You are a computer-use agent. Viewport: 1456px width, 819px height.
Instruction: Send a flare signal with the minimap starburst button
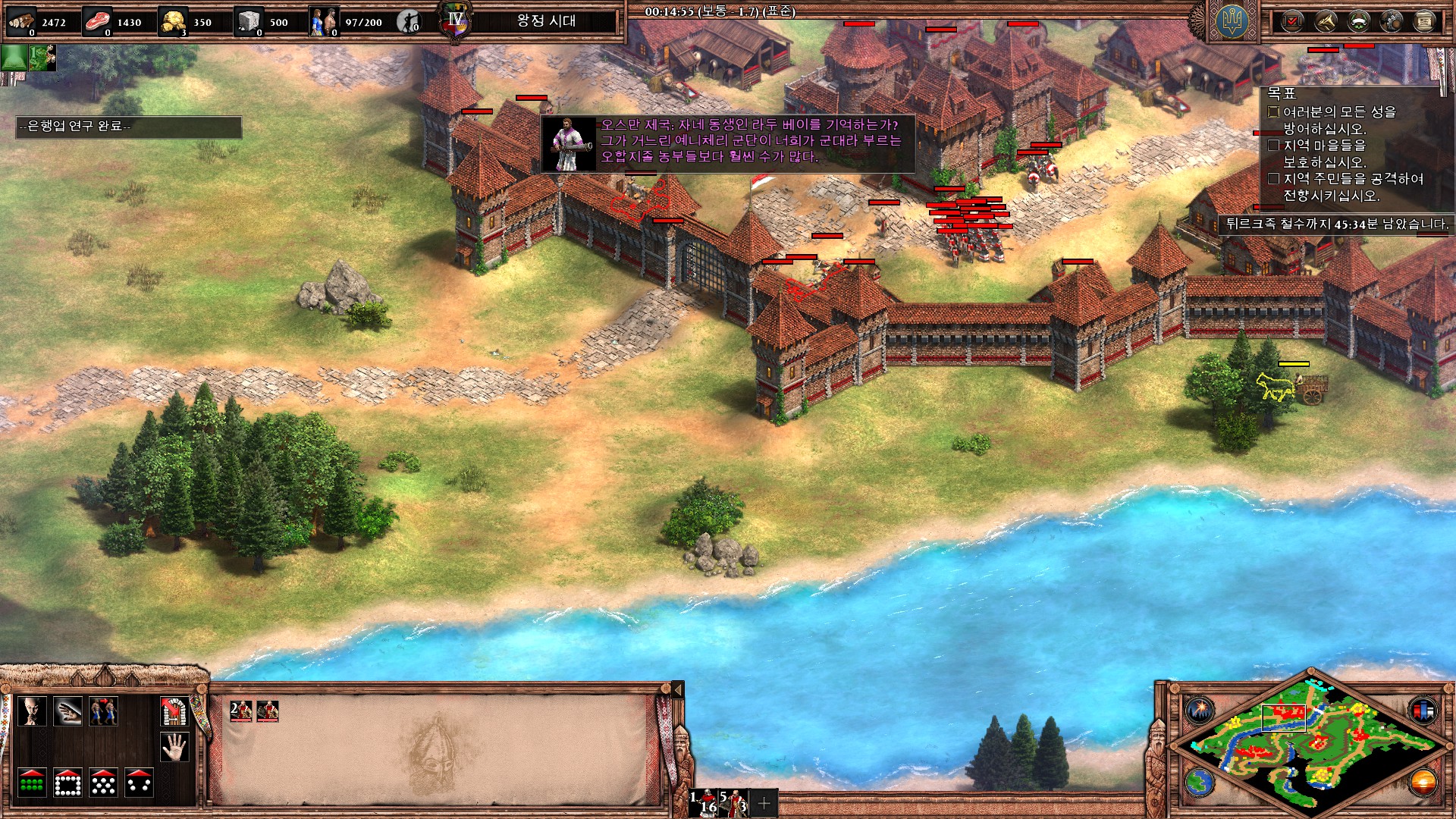pos(1200,710)
